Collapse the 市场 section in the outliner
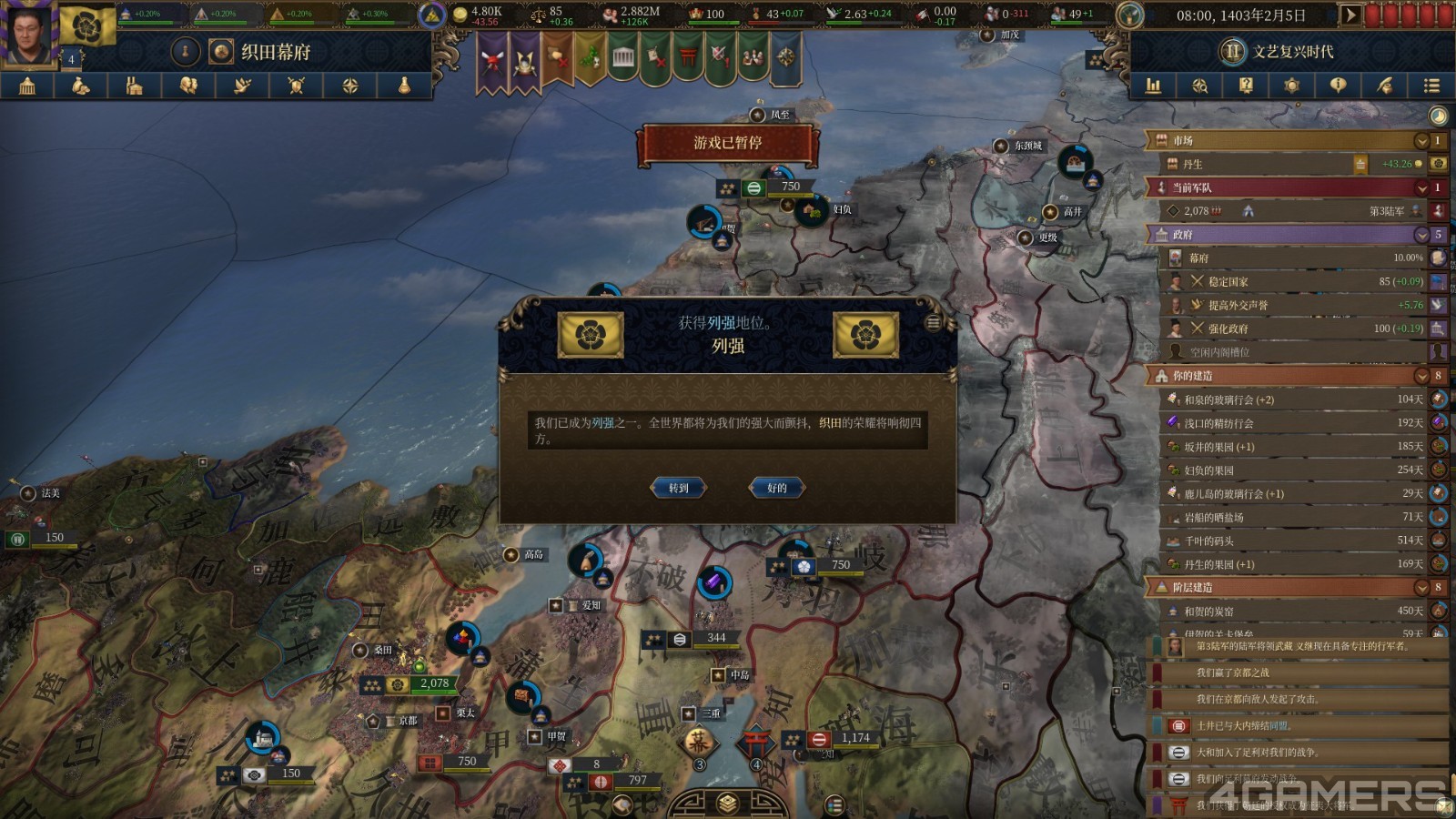 [x=1421, y=141]
